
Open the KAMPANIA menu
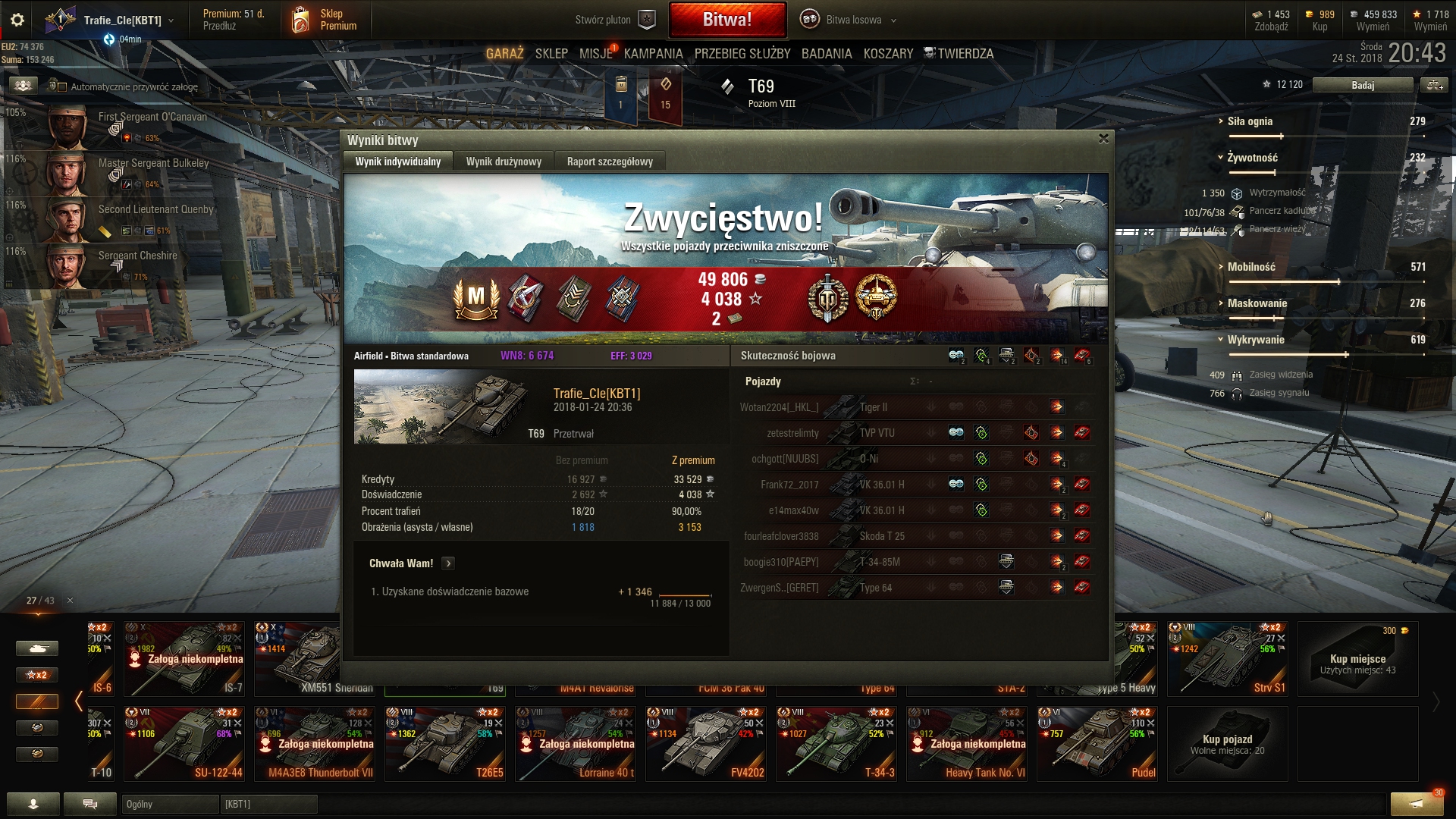click(653, 54)
